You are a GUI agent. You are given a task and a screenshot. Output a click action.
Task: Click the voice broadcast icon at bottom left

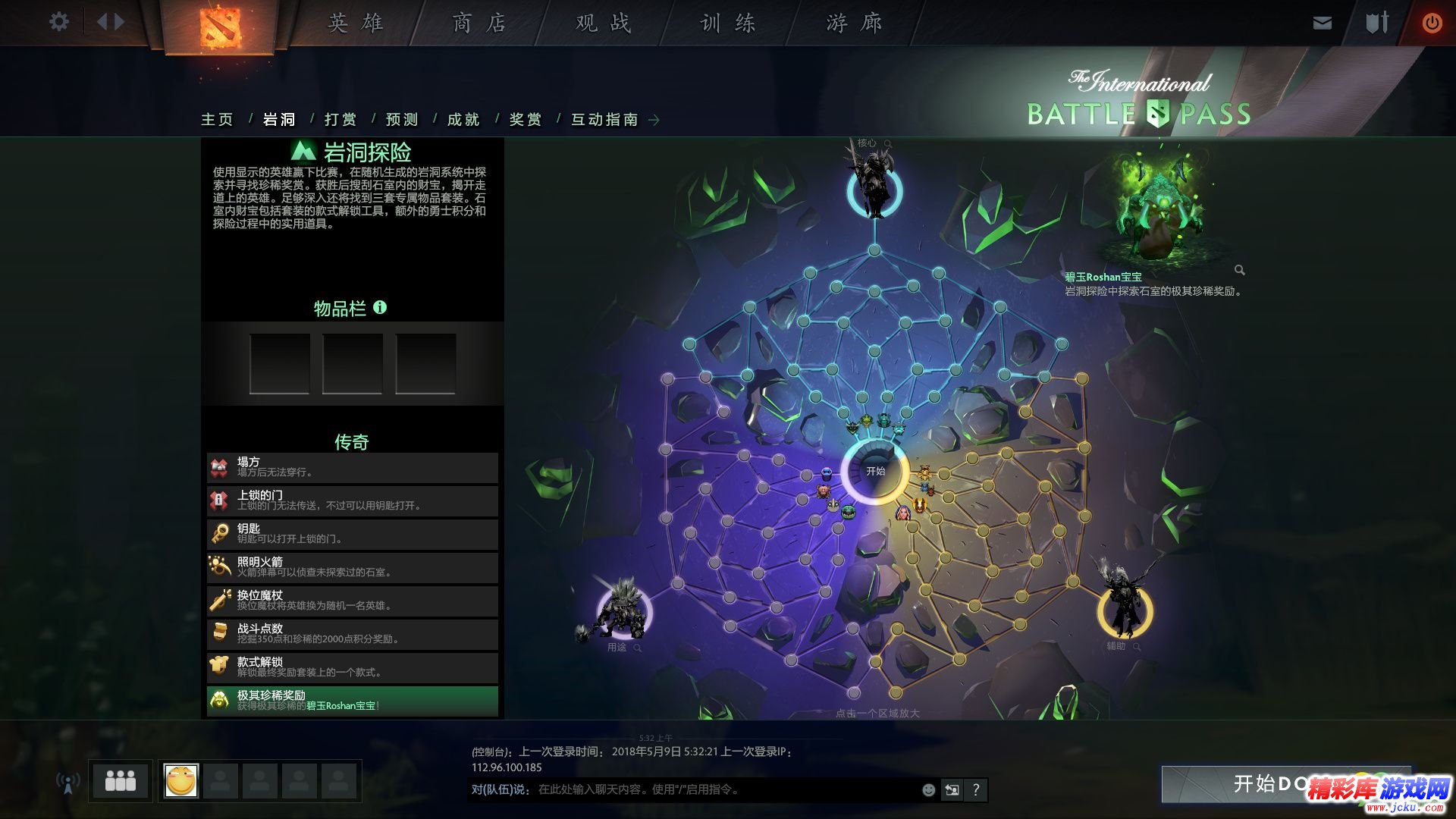pyautogui.click(x=69, y=781)
